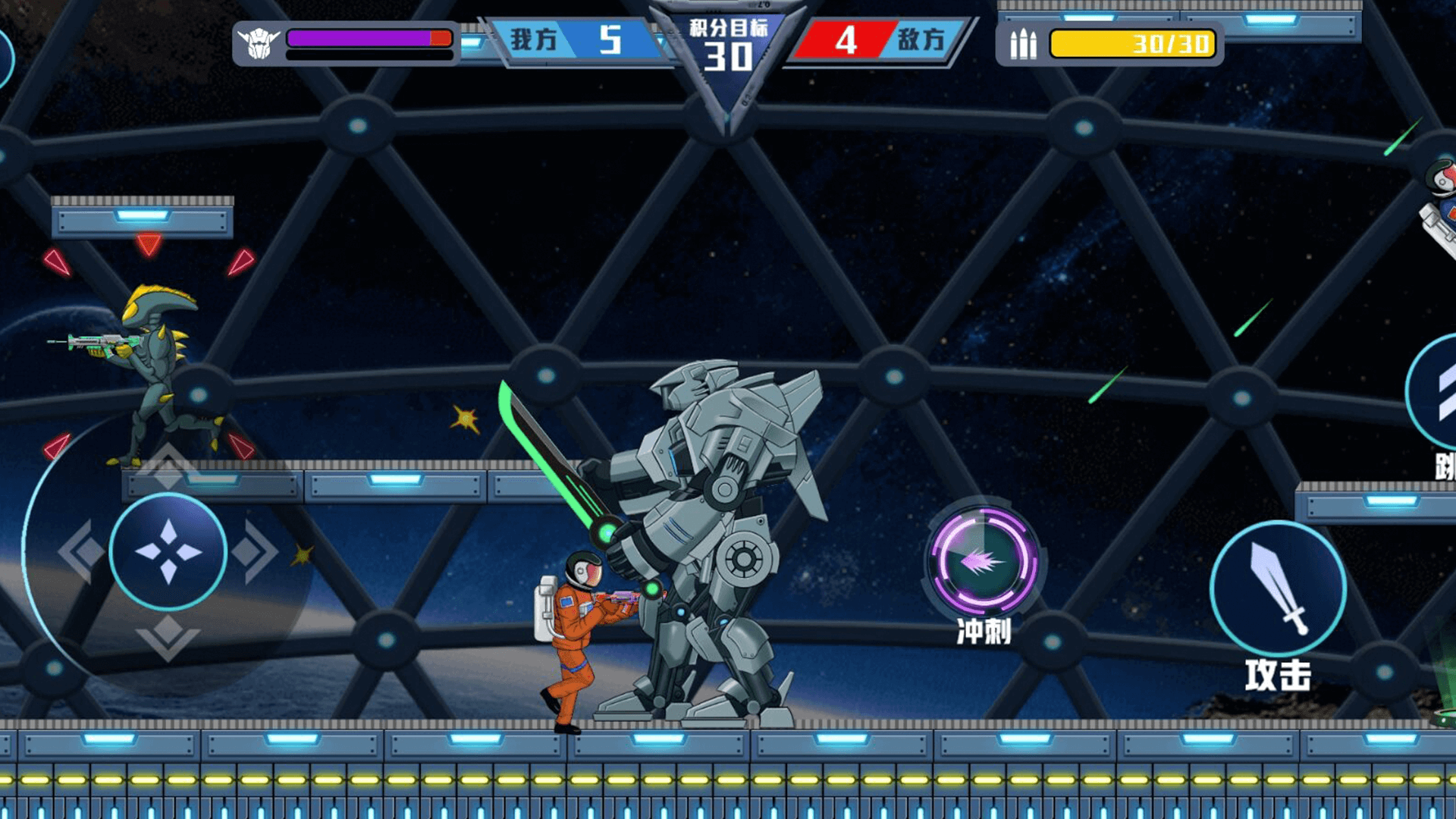Image resolution: width=1456 pixels, height=819 pixels.
Task: Move right with the joystick's right arrow
Action: [256, 551]
